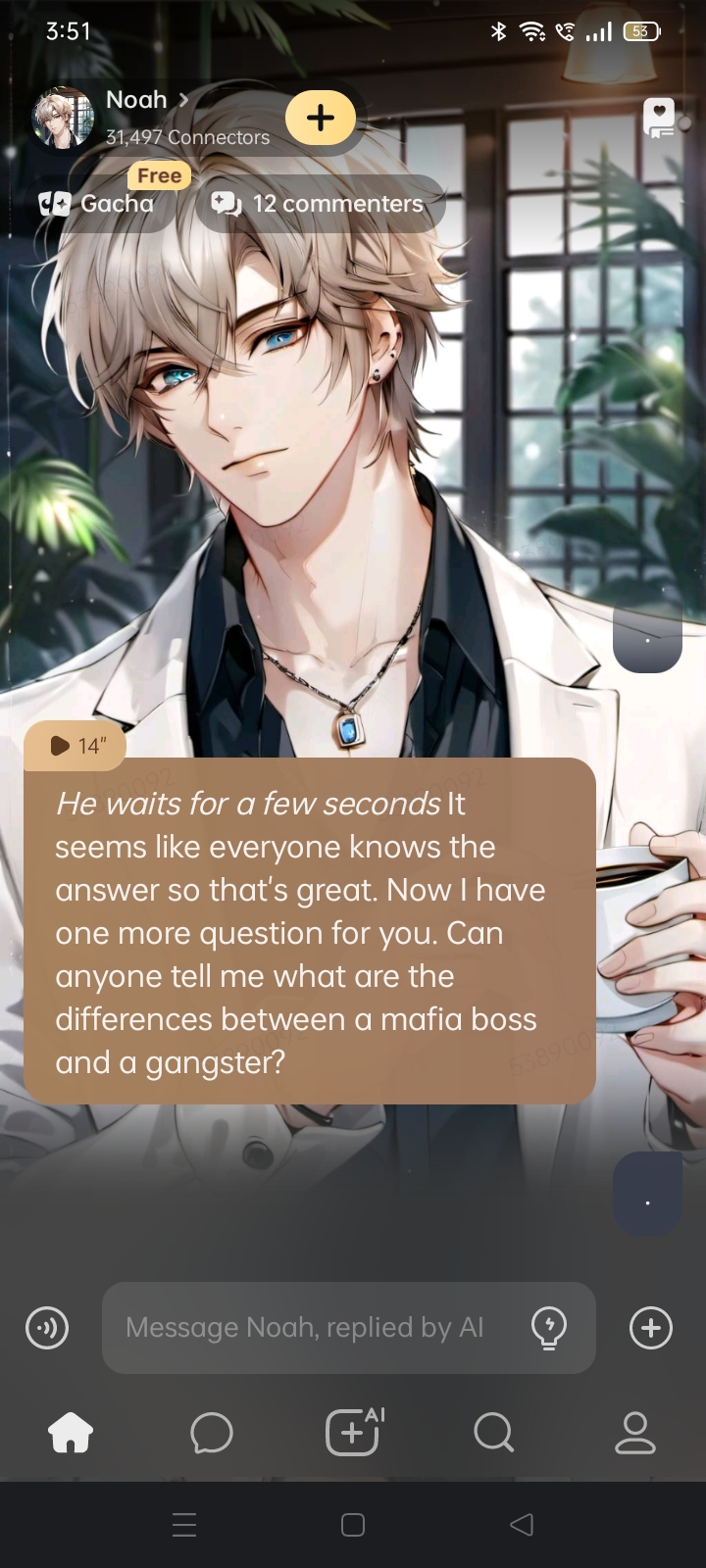Screen dimensions: 706x1568
Task: Open the AI create tab
Action: [x=353, y=1434]
